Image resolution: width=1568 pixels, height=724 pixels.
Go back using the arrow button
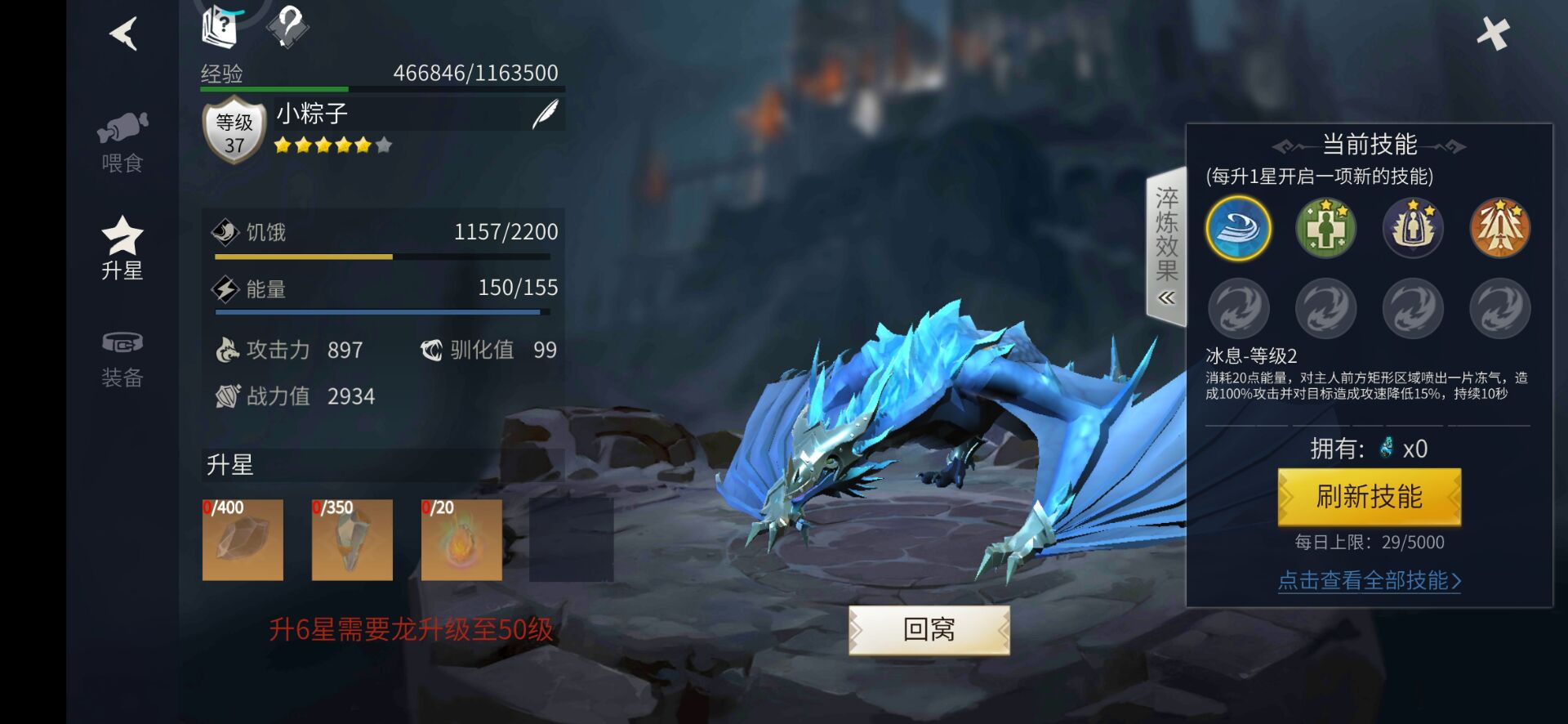pyautogui.click(x=123, y=34)
